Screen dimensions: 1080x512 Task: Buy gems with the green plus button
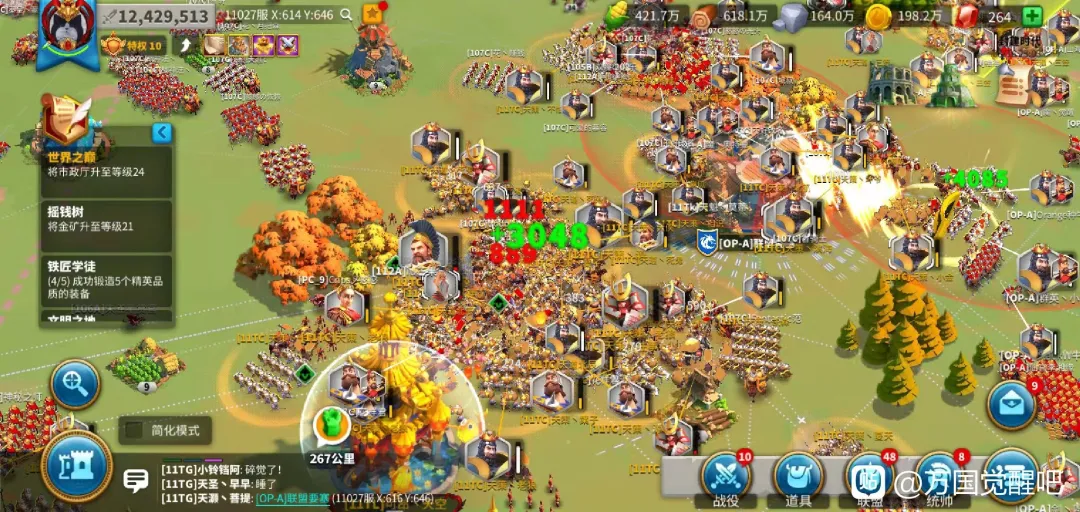[x=1031, y=16]
